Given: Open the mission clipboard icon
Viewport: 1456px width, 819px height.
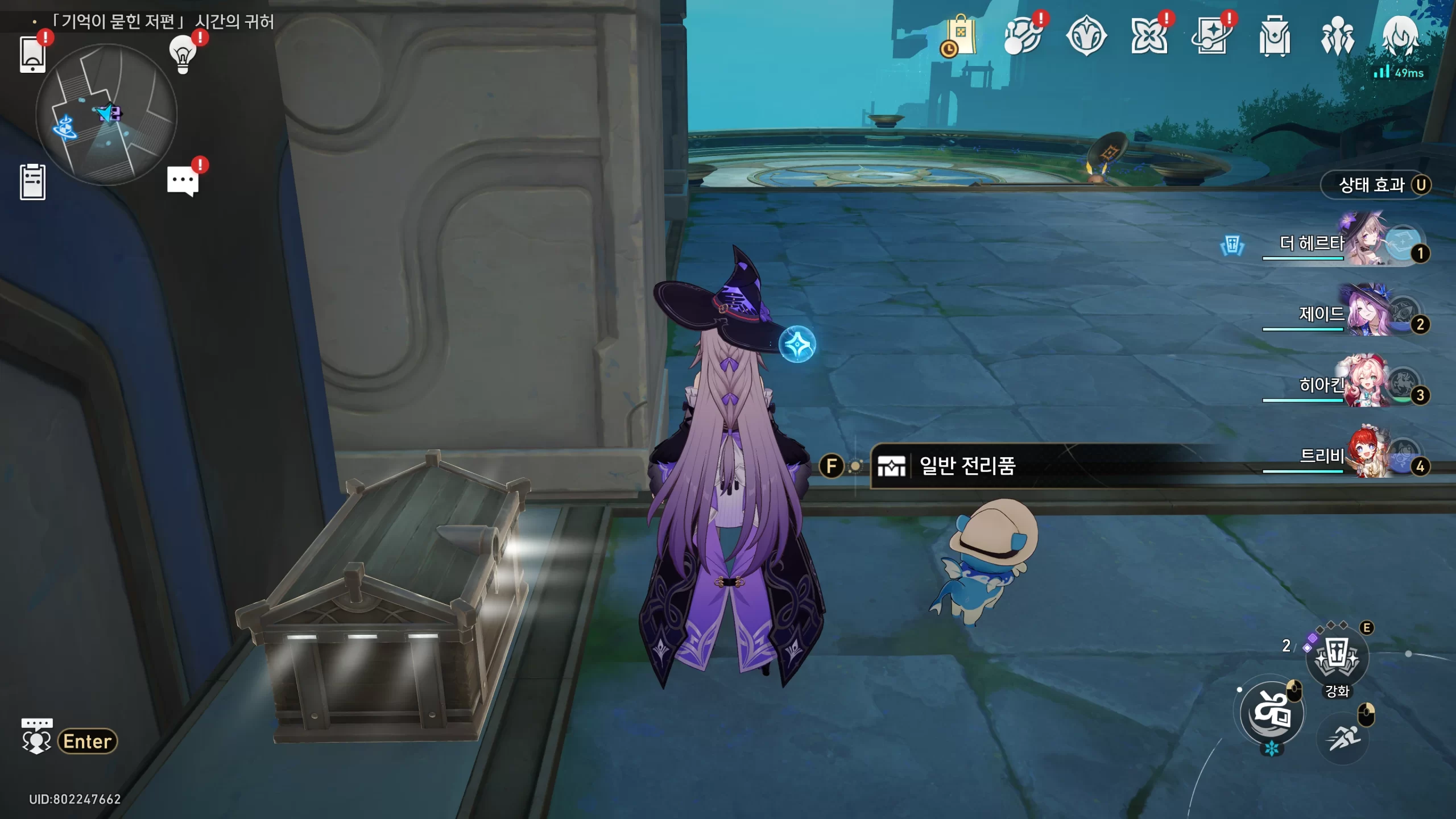Looking at the screenshot, I should coord(32,182).
